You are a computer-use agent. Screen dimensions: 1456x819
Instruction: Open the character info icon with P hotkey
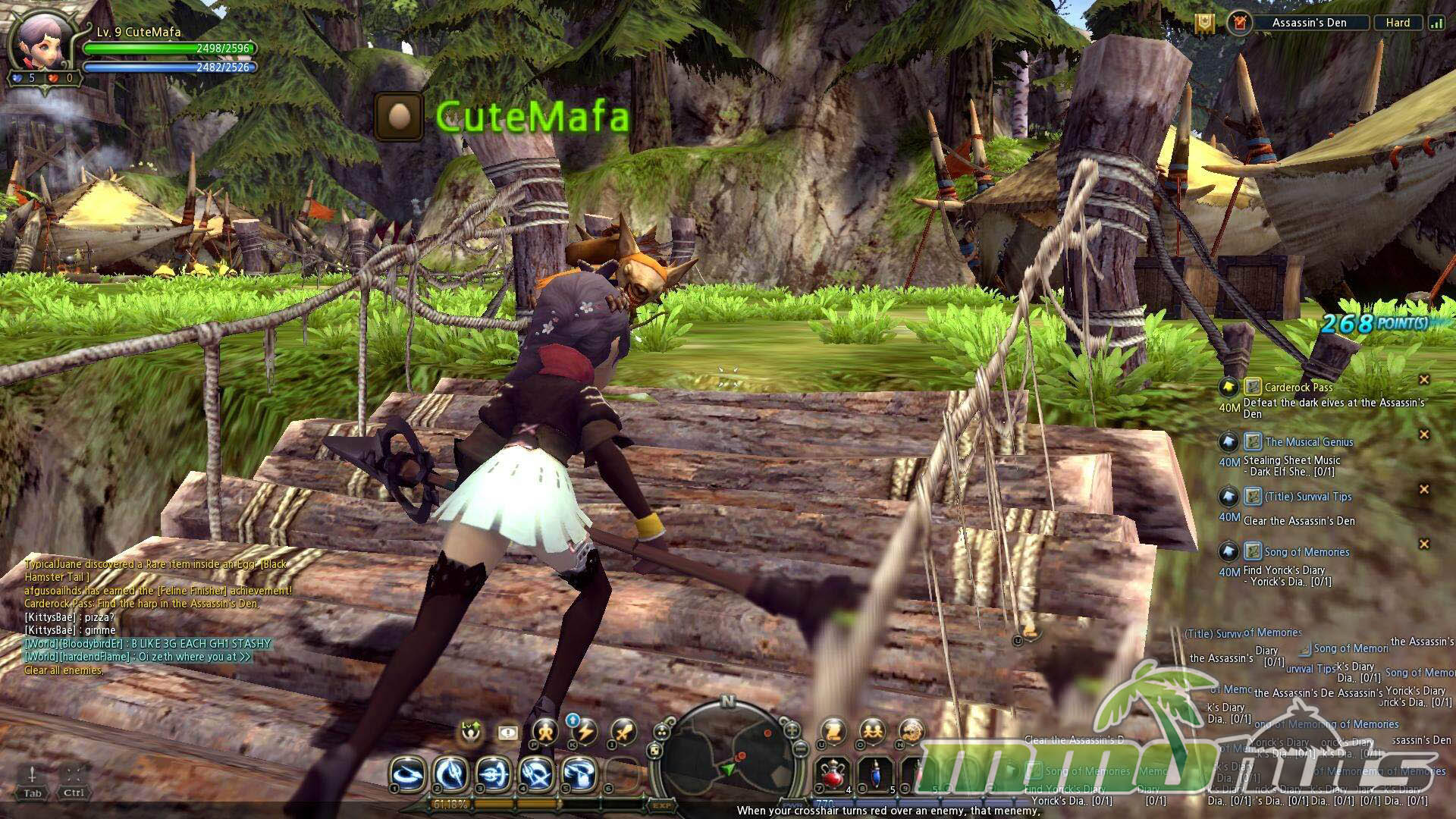[x=544, y=733]
